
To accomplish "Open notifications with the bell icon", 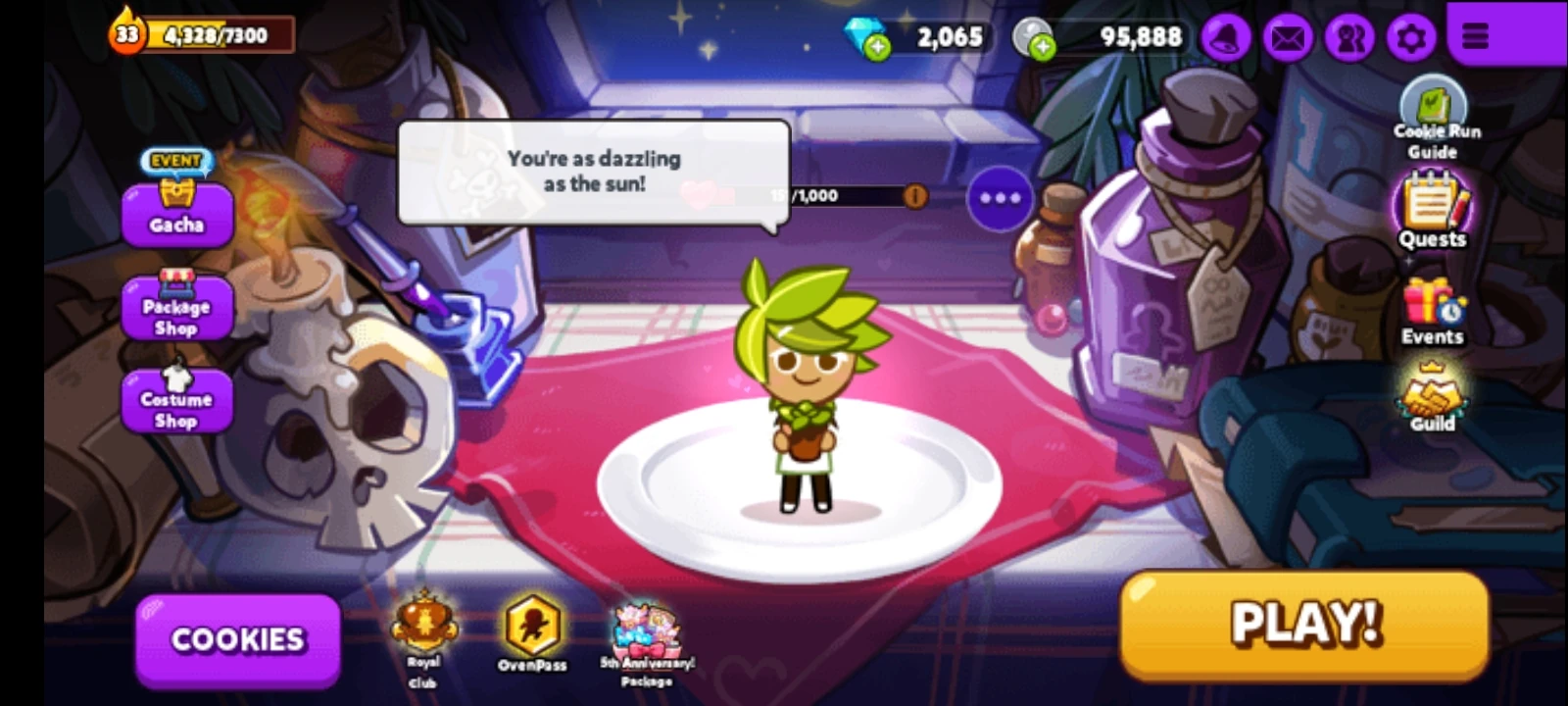I will (1226, 37).
